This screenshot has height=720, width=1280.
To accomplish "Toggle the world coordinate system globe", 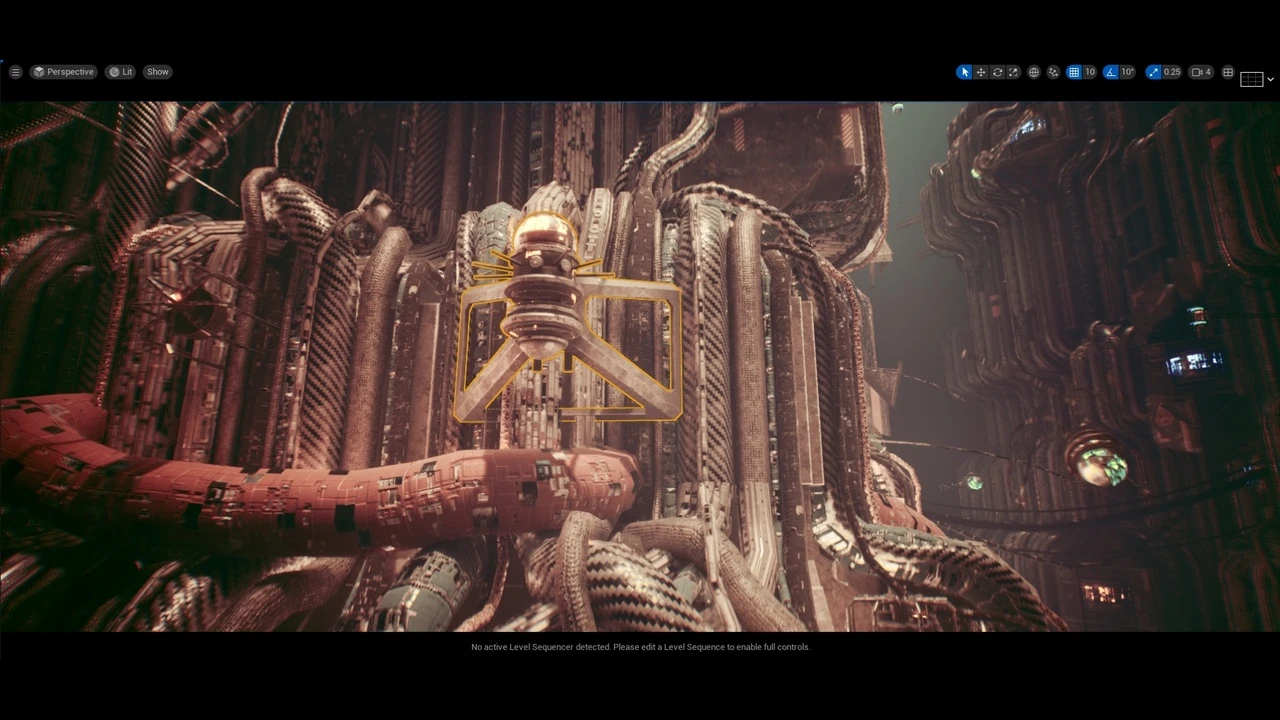I will click(x=1034, y=72).
